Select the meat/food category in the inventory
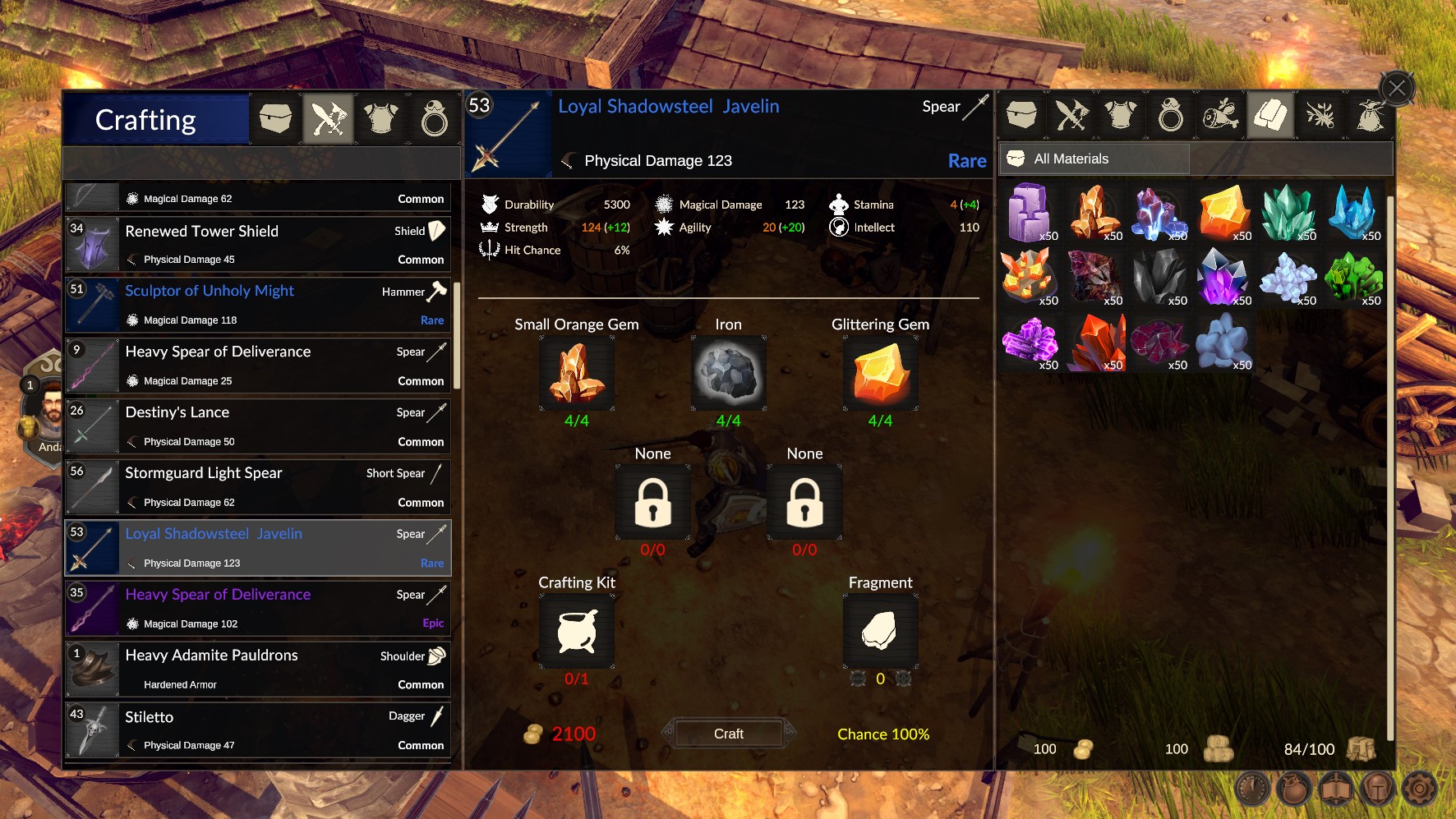This screenshot has height=819, width=1456. [1220, 115]
